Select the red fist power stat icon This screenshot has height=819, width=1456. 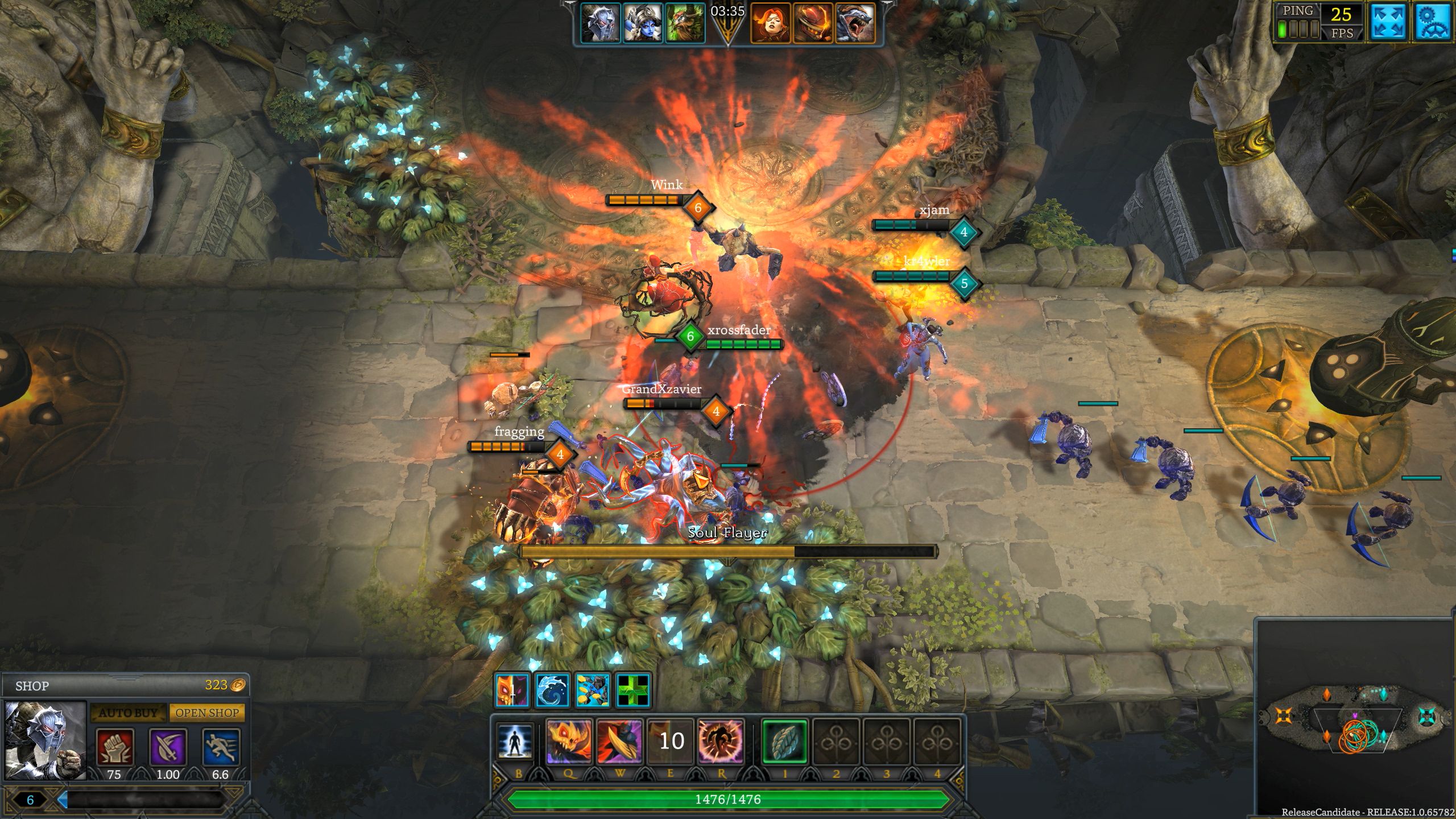click(x=115, y=747)
